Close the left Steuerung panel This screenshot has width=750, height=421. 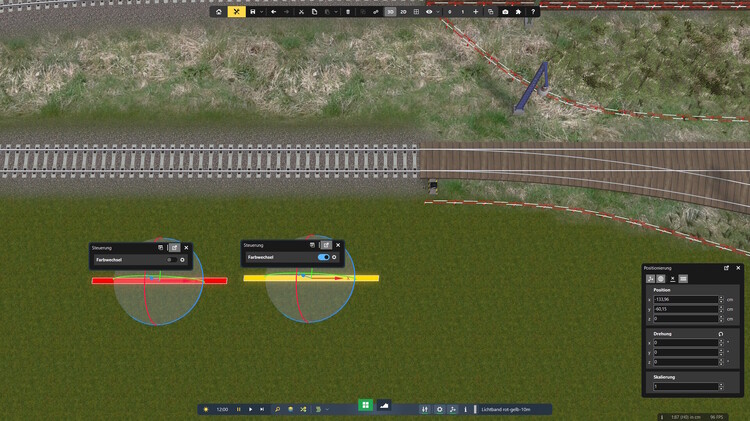pos(186,247)
